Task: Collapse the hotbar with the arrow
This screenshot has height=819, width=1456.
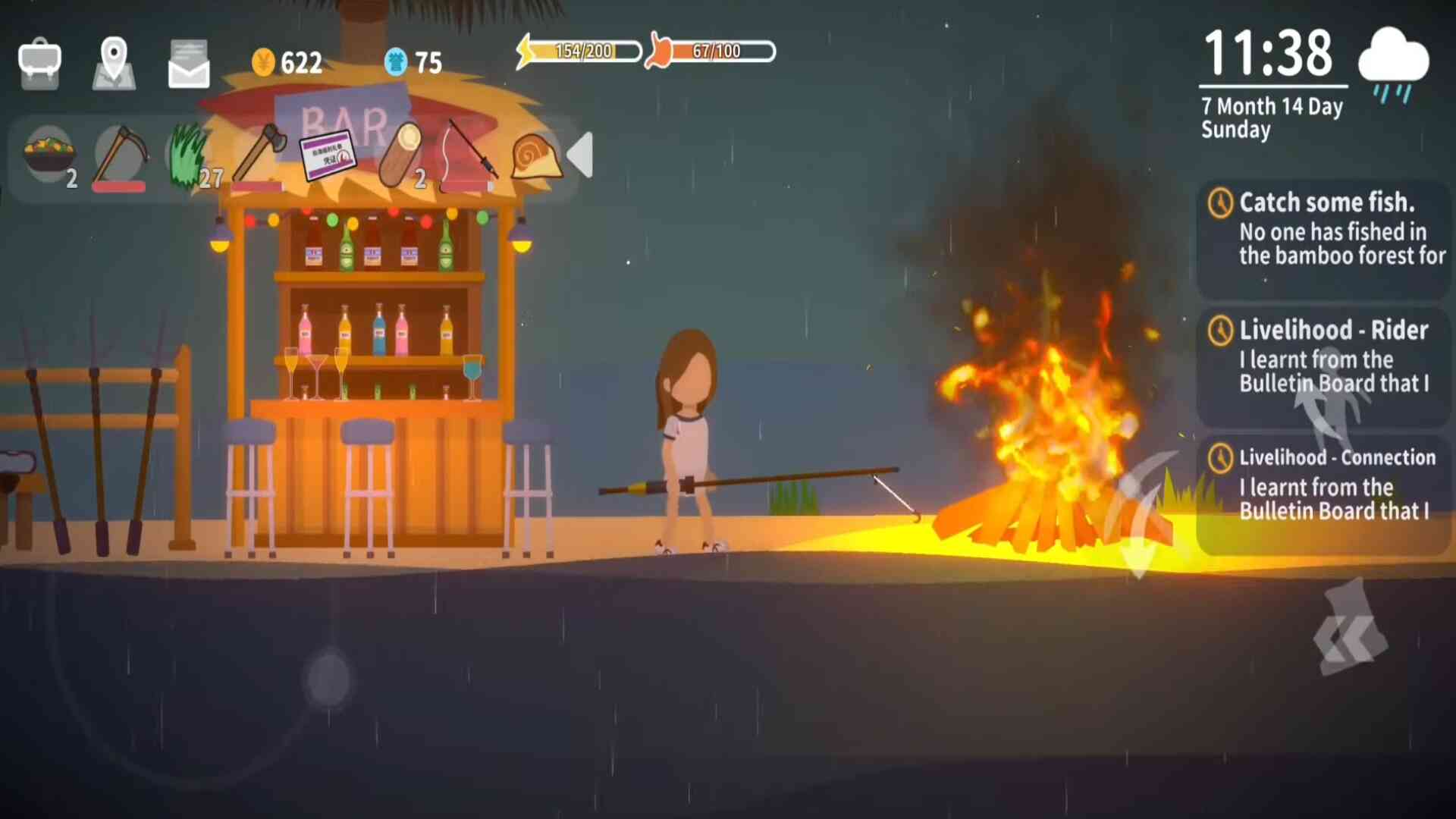Action: pyautogui.click(x=581, y=155)
